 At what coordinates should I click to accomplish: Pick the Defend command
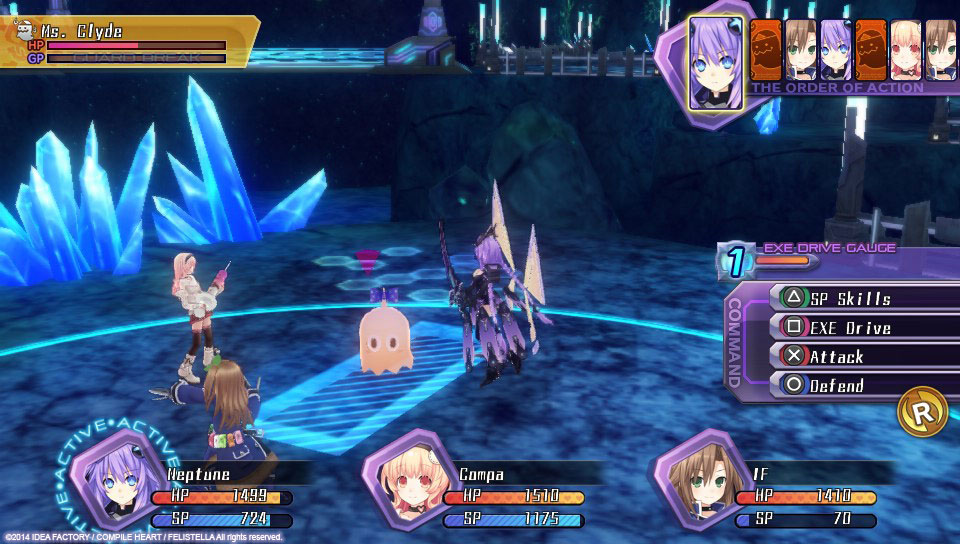pyautogui.click(x=849, y=385)
